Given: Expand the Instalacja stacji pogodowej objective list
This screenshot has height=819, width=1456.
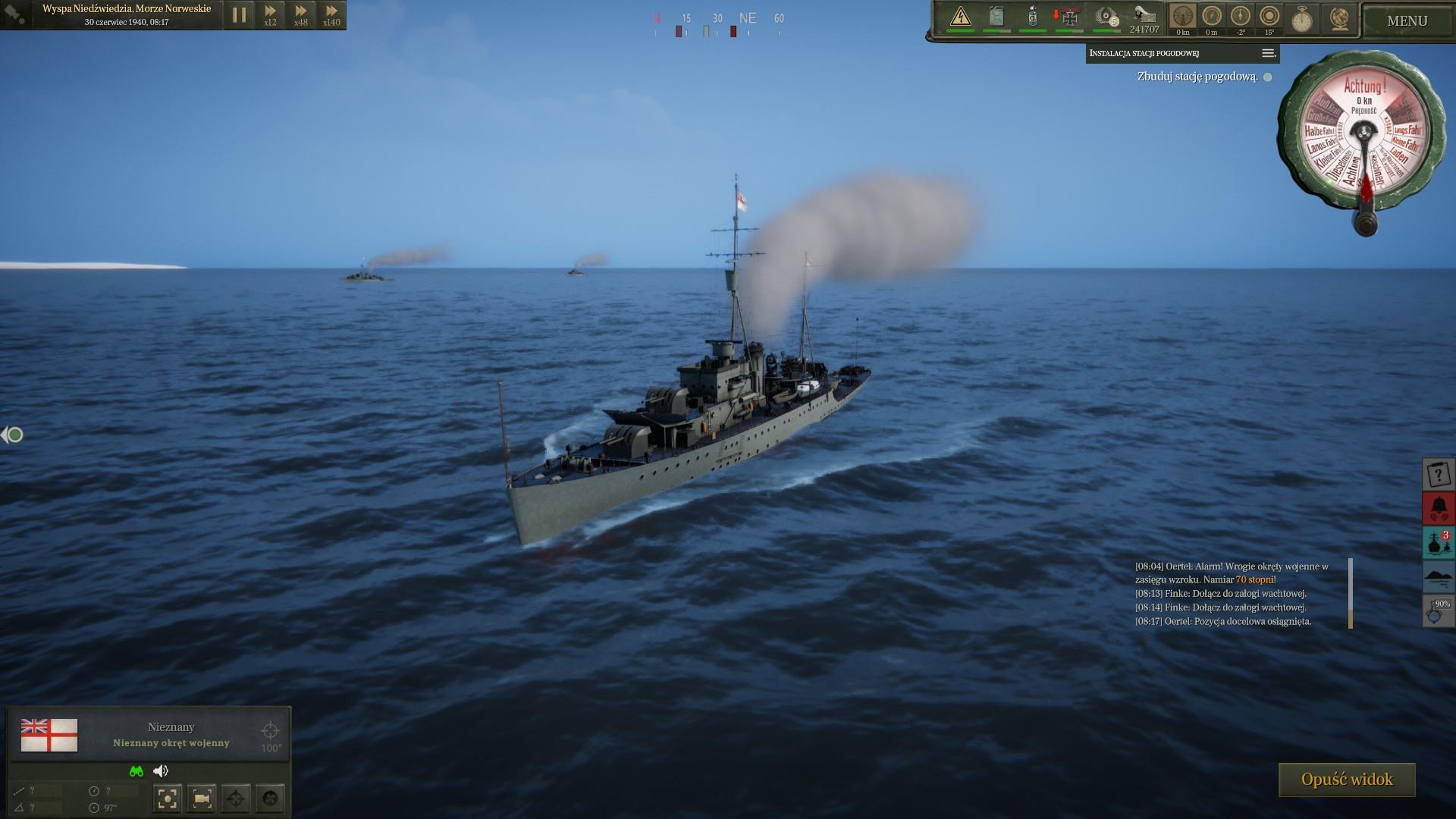Looking at the screenshot, I should (x=1268, y=53).
